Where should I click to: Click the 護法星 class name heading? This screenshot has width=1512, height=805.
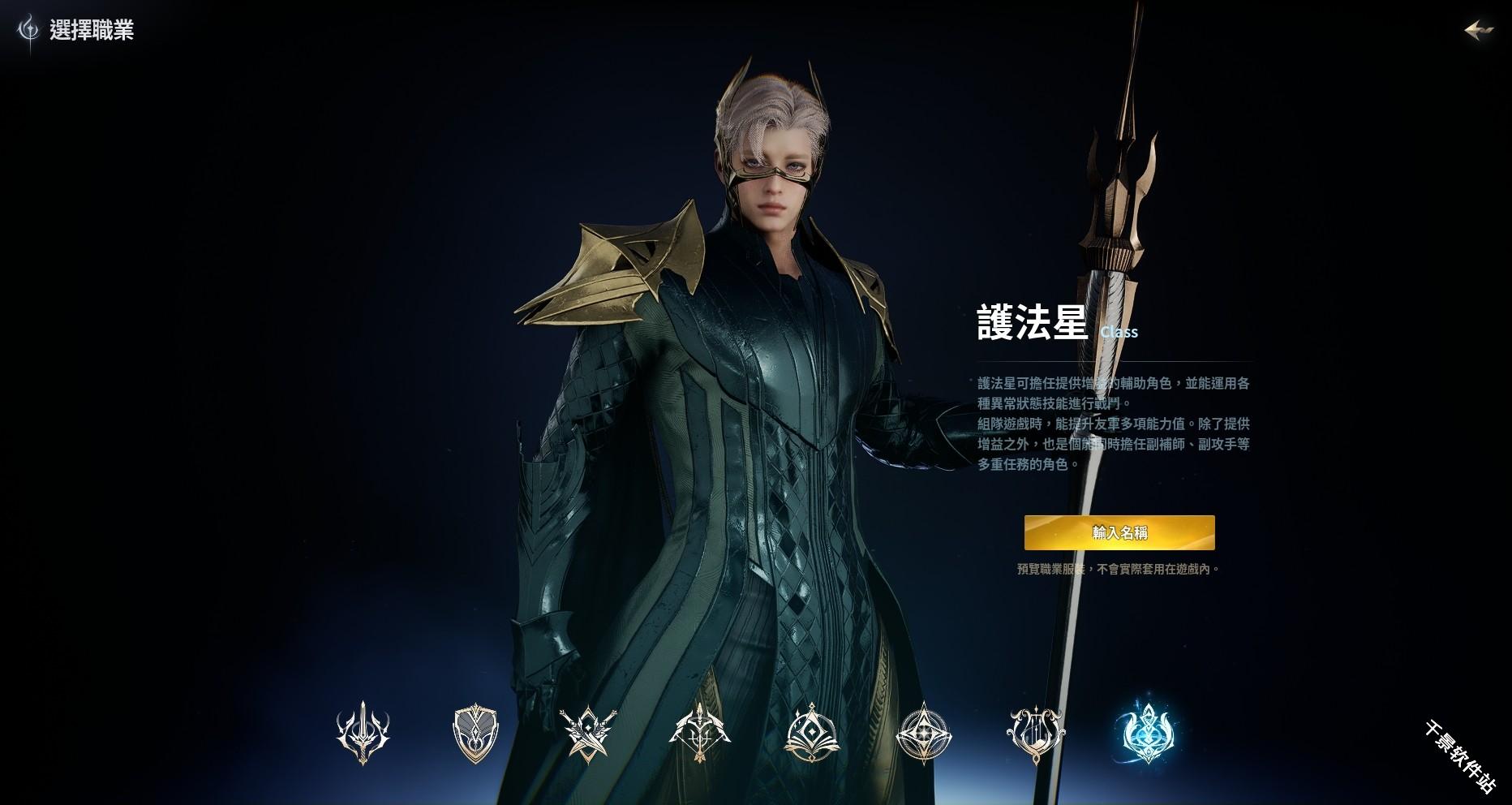[x=1030, y=323]
